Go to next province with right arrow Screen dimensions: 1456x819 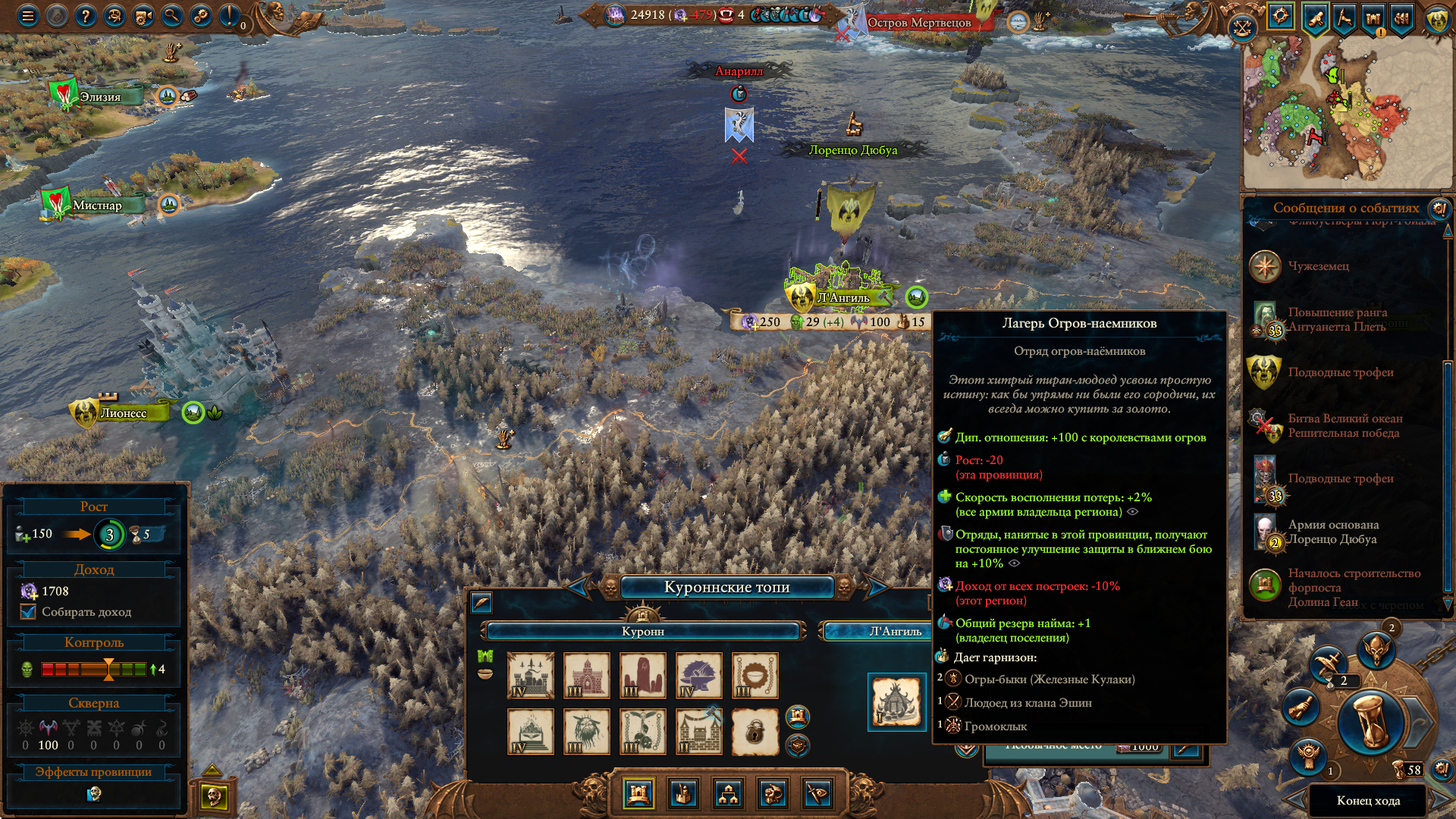(x=877, y=586)
